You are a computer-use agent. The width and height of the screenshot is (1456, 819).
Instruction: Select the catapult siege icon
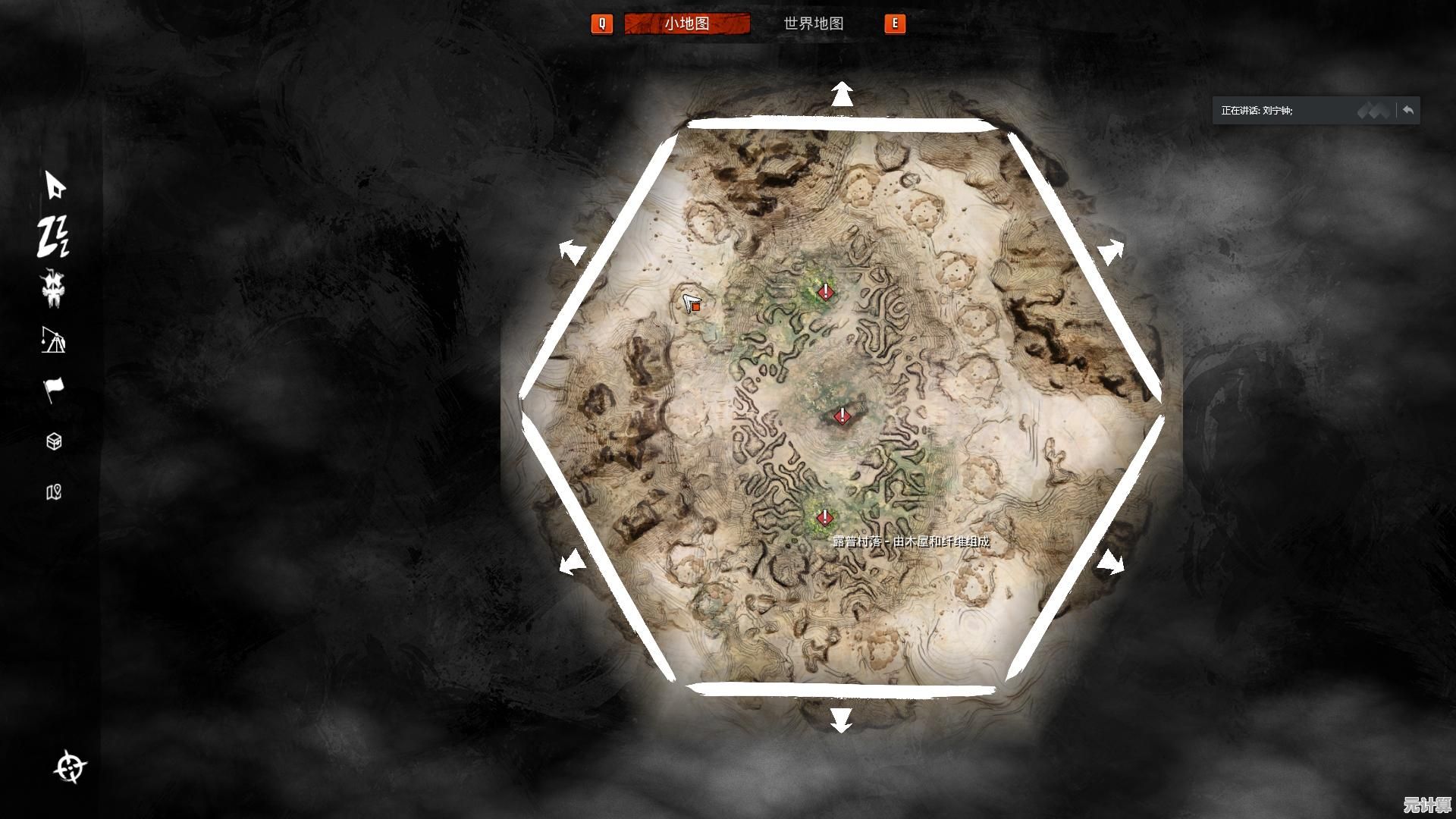[53, 340]
